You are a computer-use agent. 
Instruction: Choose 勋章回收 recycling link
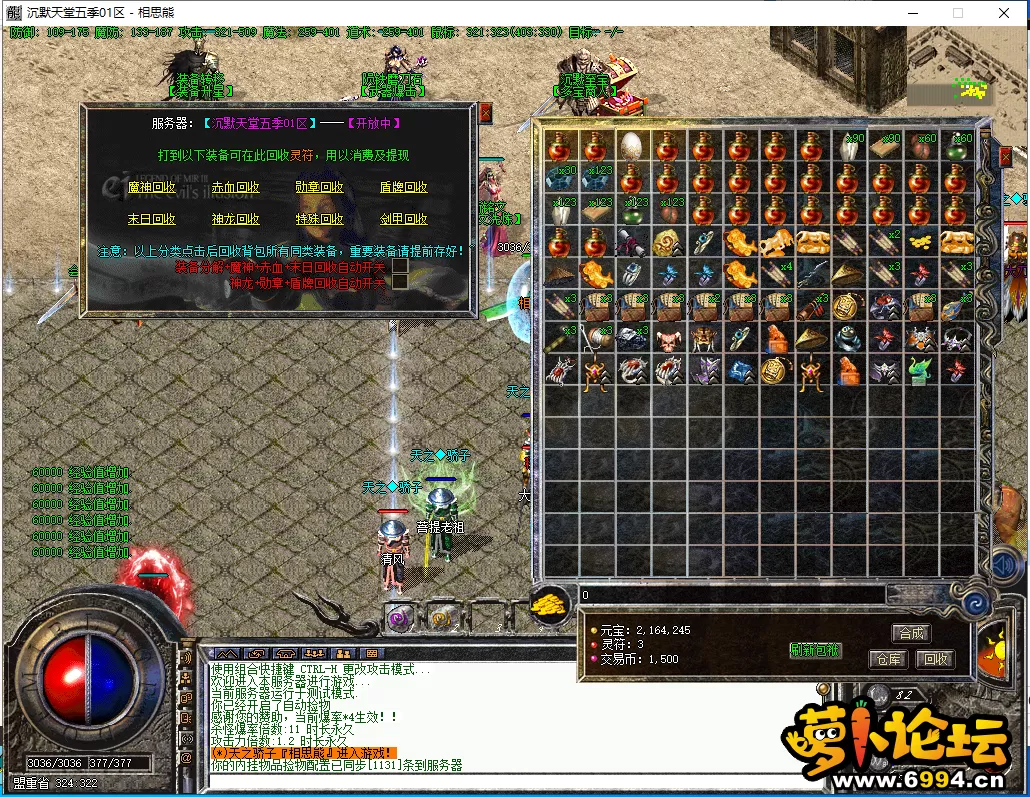(319, 187)
